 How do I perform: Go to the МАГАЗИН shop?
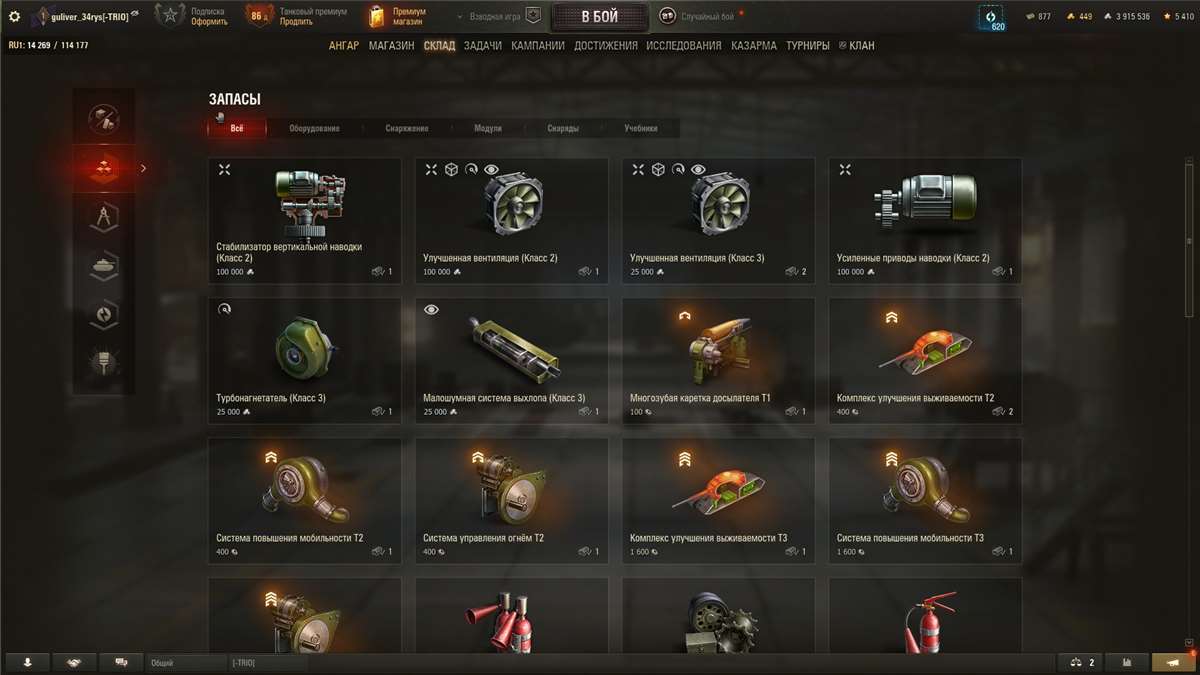pos(391,46)
